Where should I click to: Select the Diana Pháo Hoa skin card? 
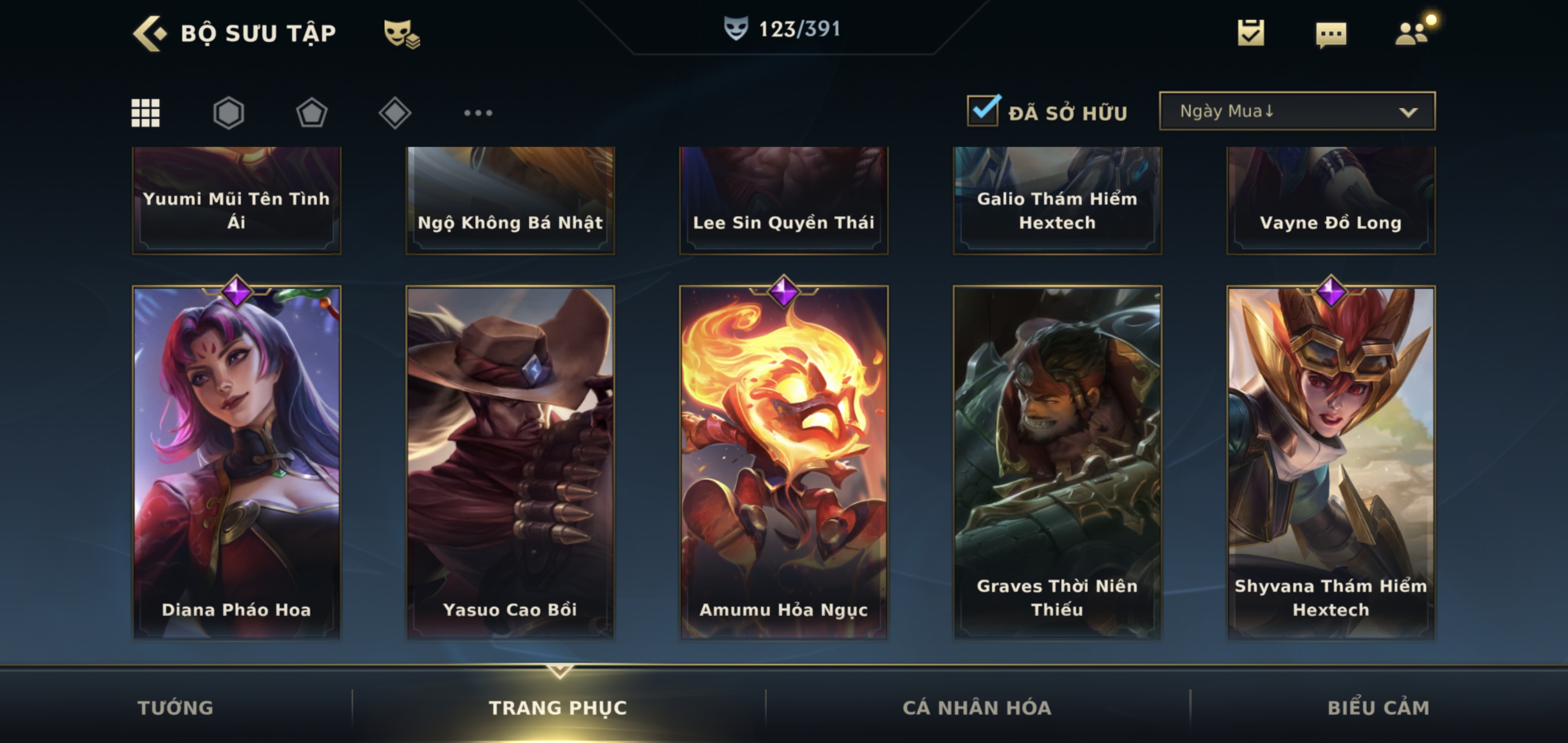(x=237, y=462)
